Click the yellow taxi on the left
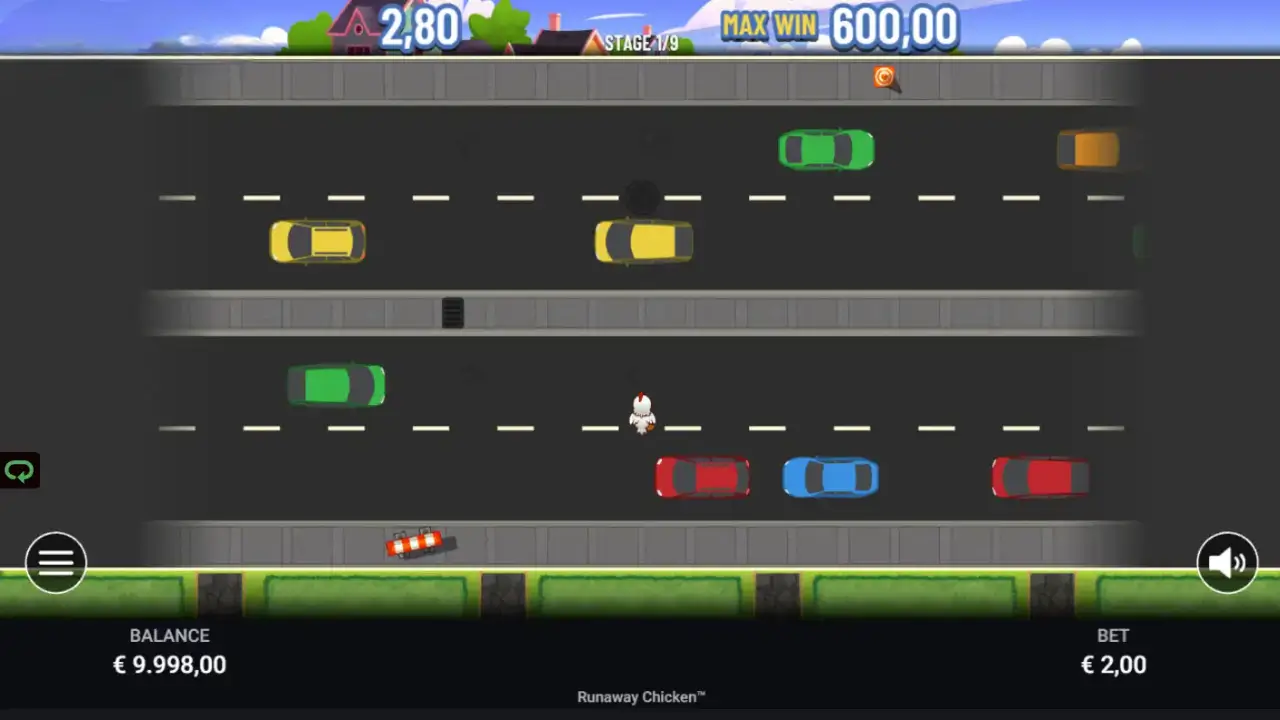 [317, 242]
